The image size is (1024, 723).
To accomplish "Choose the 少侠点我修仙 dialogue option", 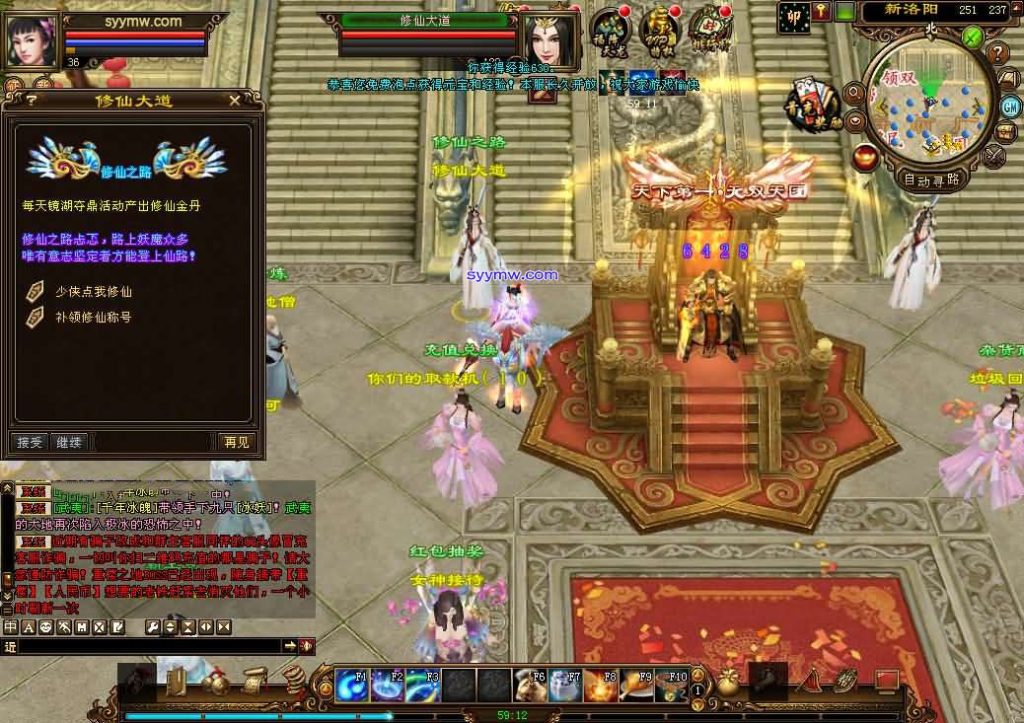I will click(93, 292).
